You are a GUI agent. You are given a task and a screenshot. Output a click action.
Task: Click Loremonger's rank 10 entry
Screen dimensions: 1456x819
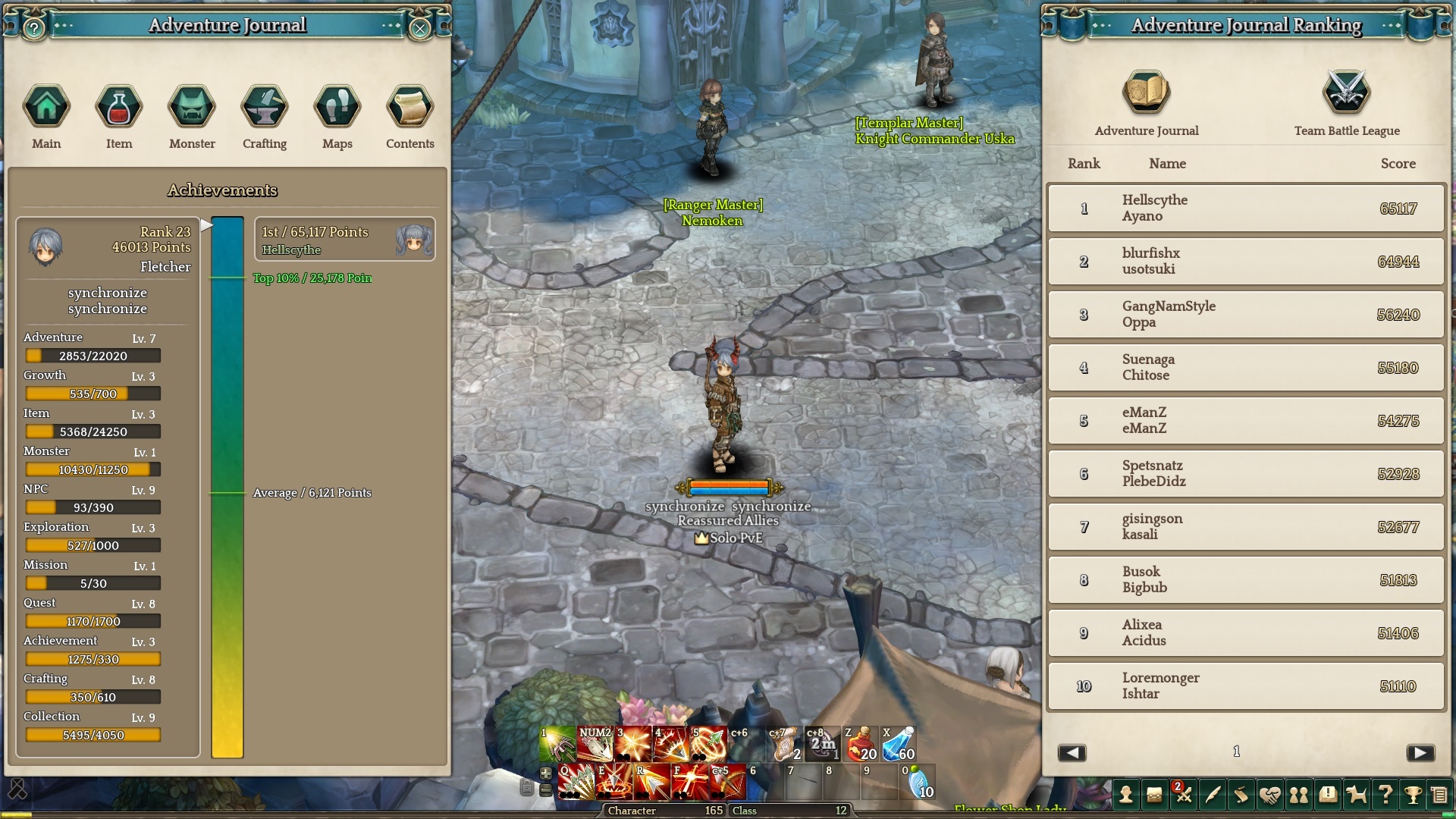coord(1246,686)
